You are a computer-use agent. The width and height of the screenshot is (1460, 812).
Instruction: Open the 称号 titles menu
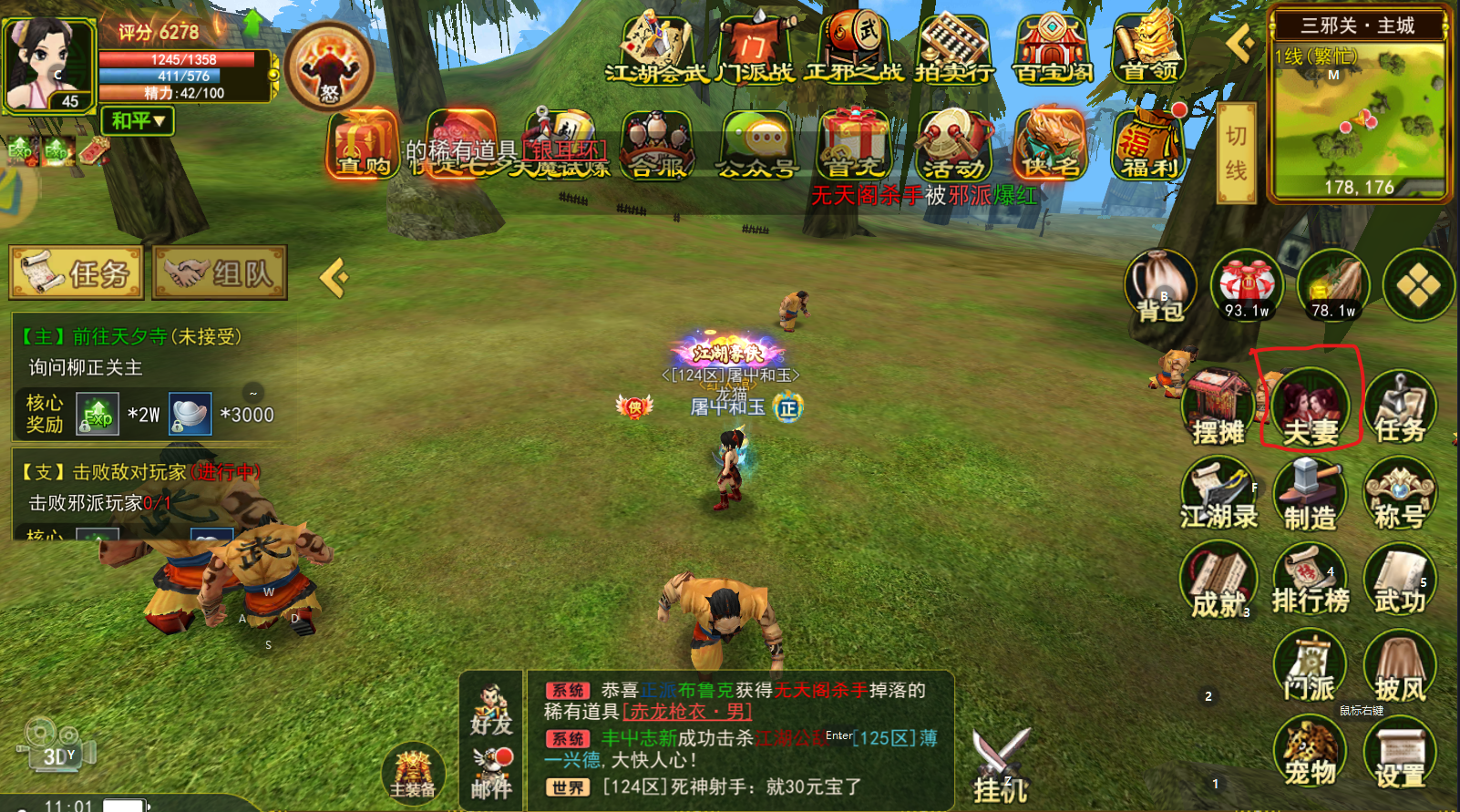click(x=1399, y=495)
